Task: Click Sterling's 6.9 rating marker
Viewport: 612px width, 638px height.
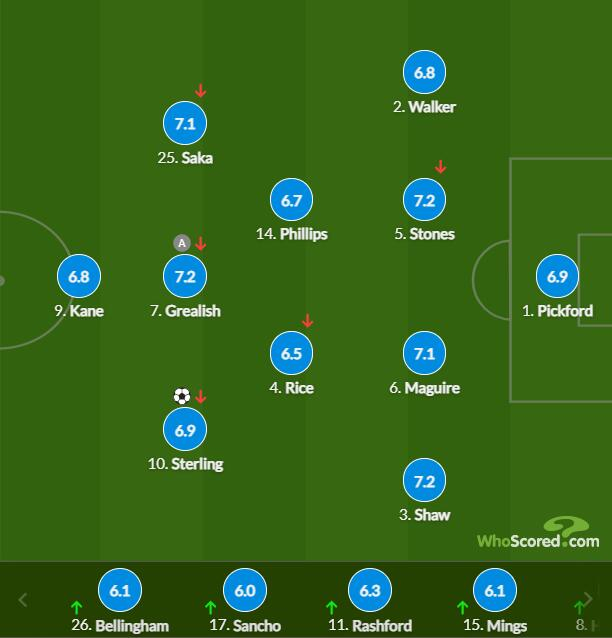Action: coord(184,430)
